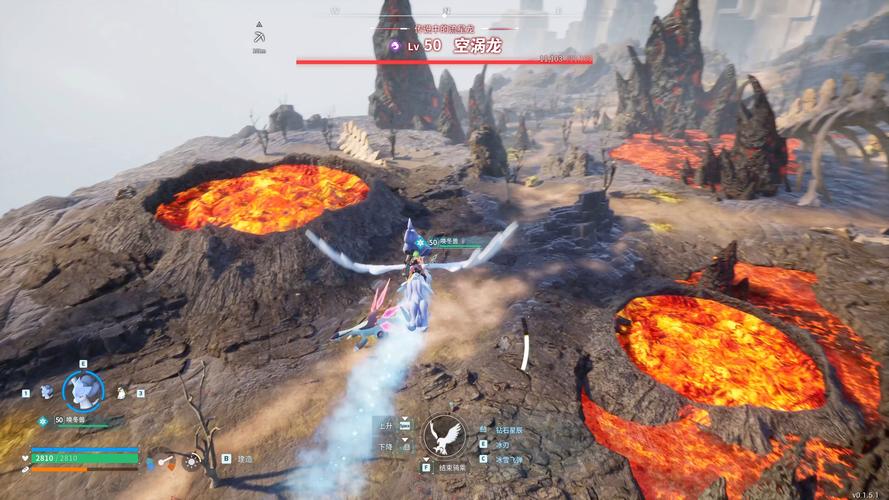This screenshot has height=500, width=889.
Task: Switch to the next party pal icon
Action: click(122, 394)
